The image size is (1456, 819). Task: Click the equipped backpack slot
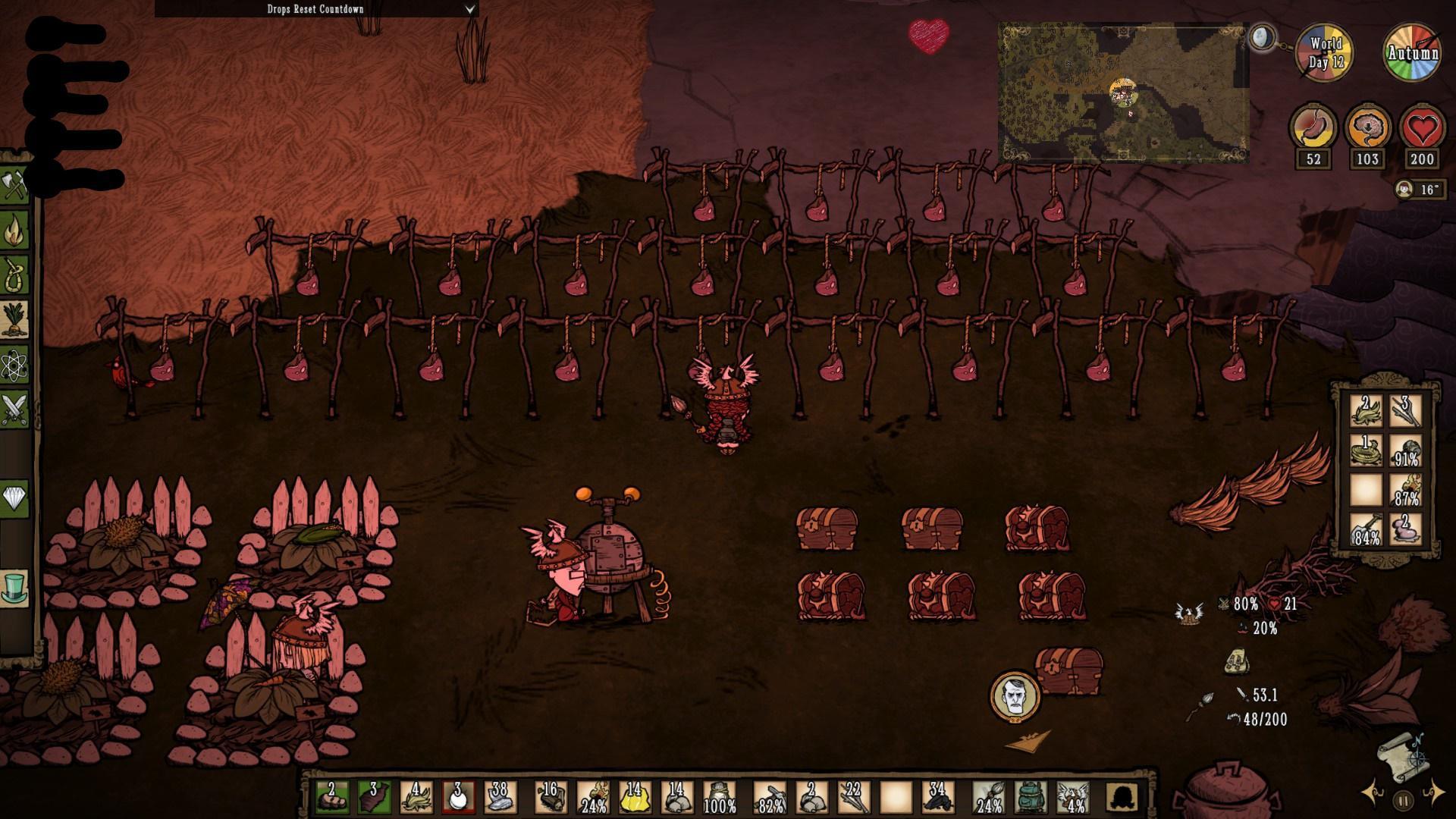[x=1030, y=797]
